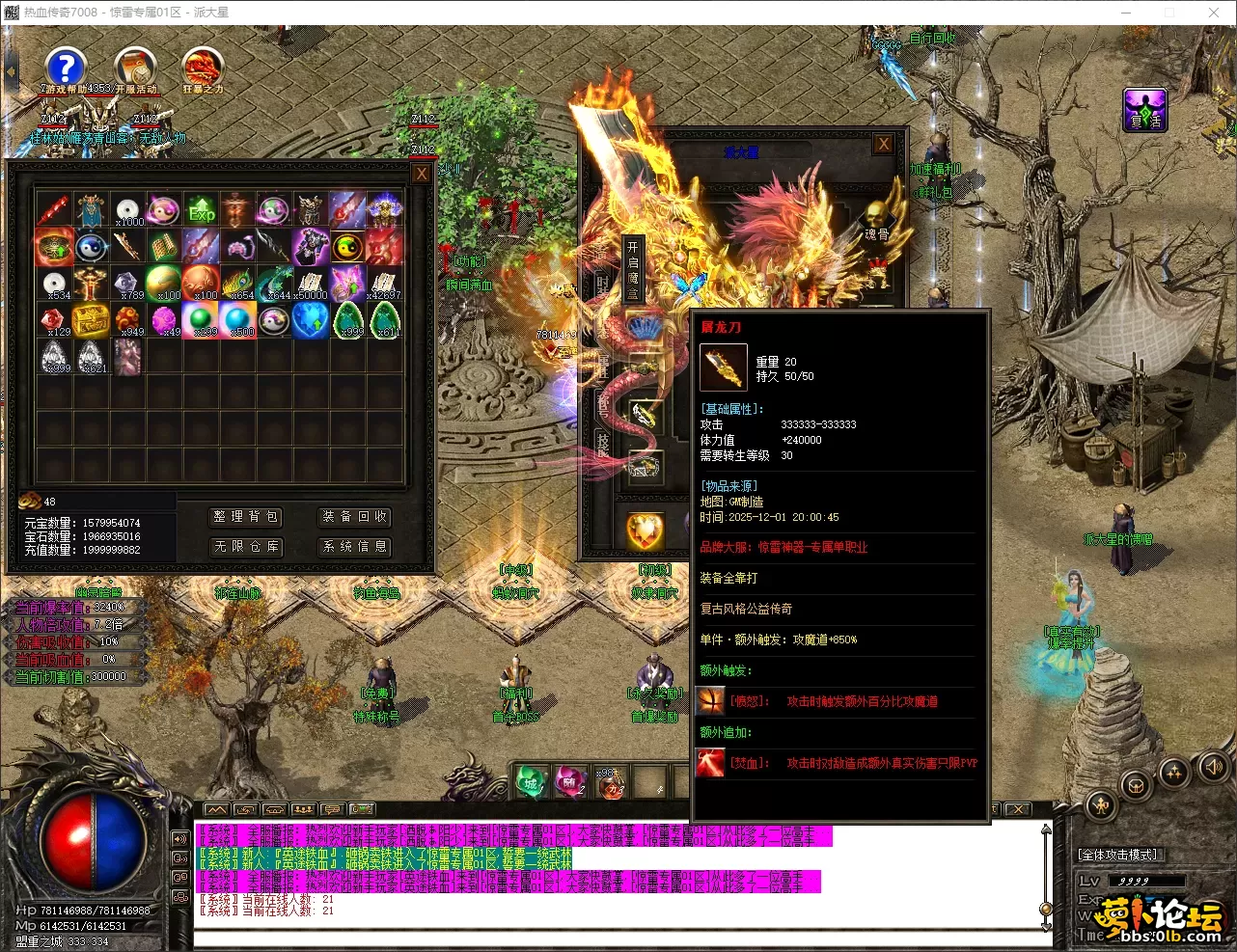Screen dimensions: 1237x952
Task: Select the golden treasure chest item
Action: click(91, 320)
